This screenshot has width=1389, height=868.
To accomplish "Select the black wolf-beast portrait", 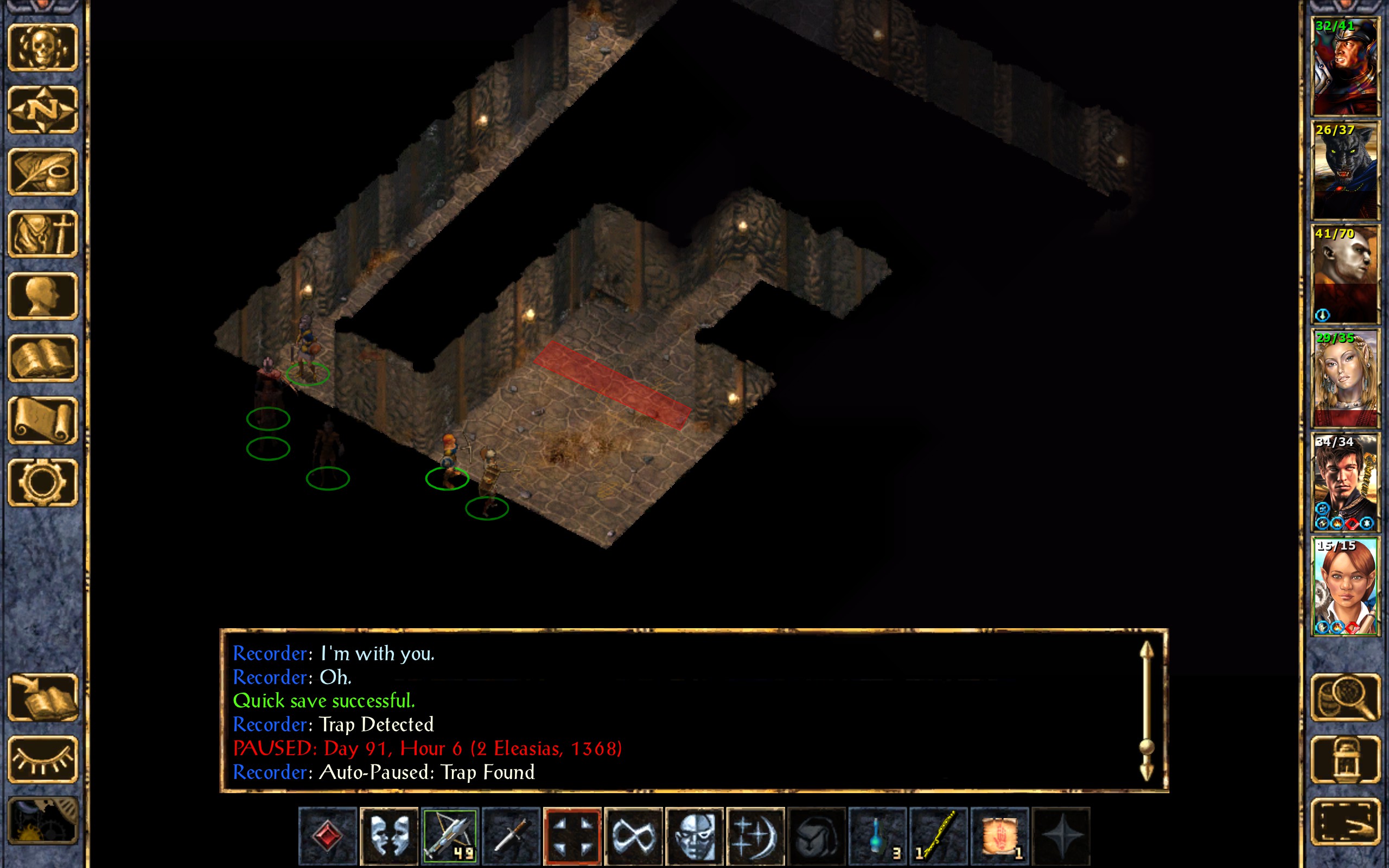I will [x=1345, y=170].
